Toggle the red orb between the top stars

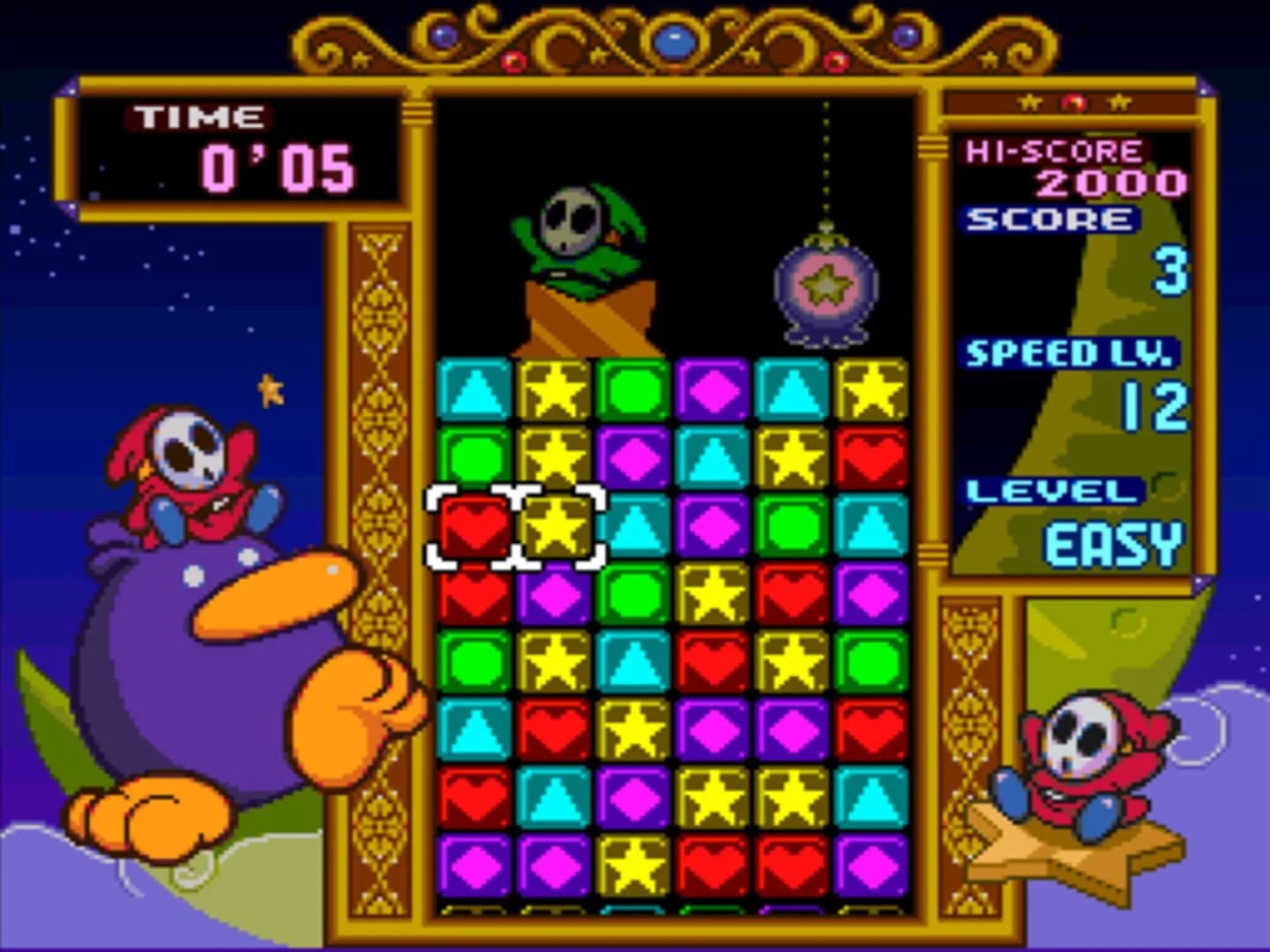click(x=1072, y=100)
